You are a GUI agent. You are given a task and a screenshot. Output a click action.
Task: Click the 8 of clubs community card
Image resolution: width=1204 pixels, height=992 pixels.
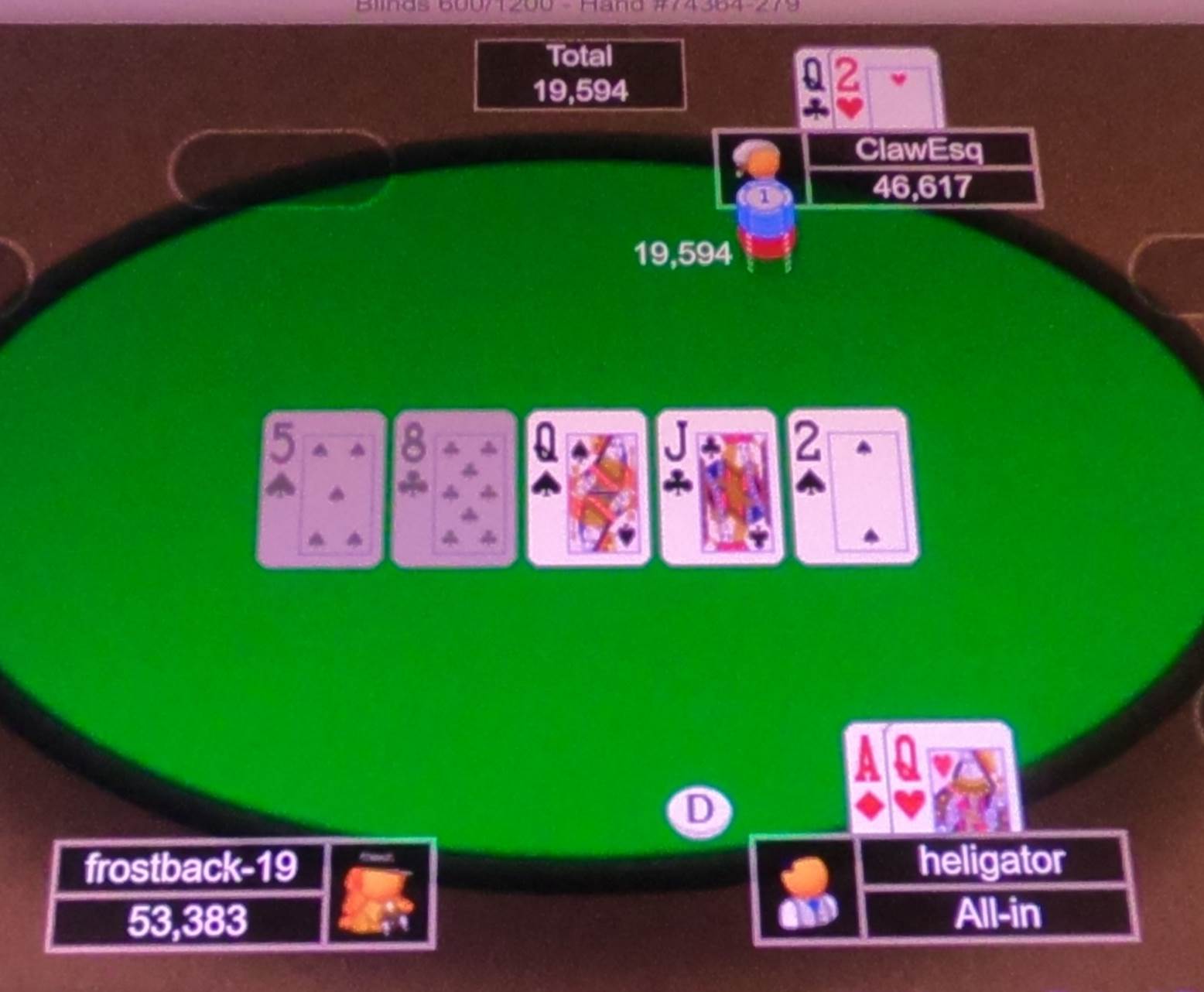click(453, 487)
